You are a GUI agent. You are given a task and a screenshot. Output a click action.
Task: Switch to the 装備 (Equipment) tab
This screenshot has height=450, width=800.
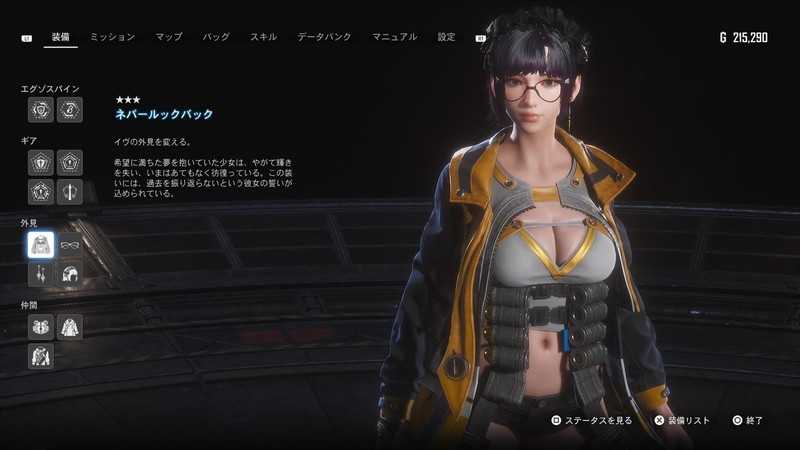click(x=59, y=37)
